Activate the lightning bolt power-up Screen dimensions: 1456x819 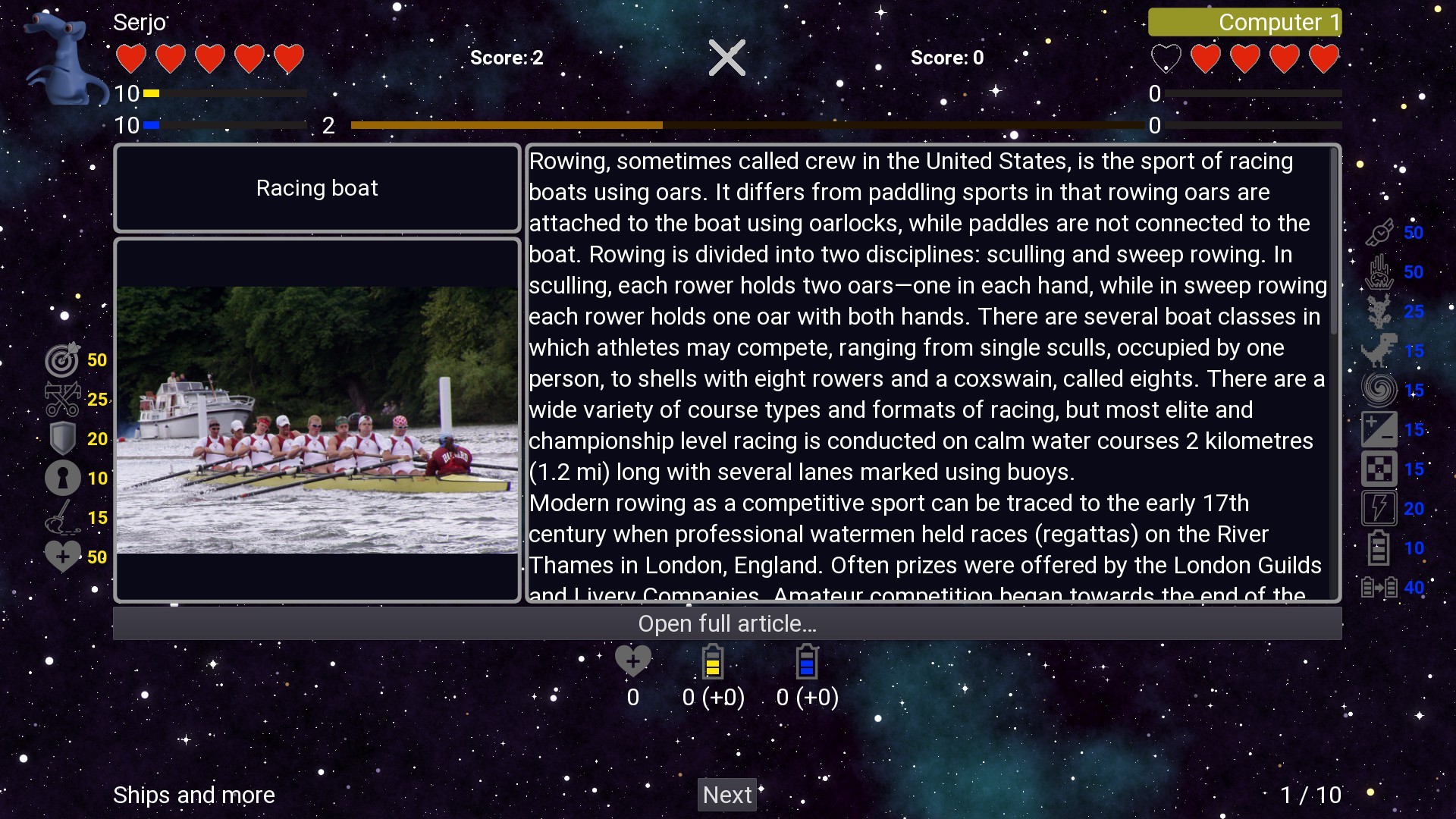coord(1380,507)
